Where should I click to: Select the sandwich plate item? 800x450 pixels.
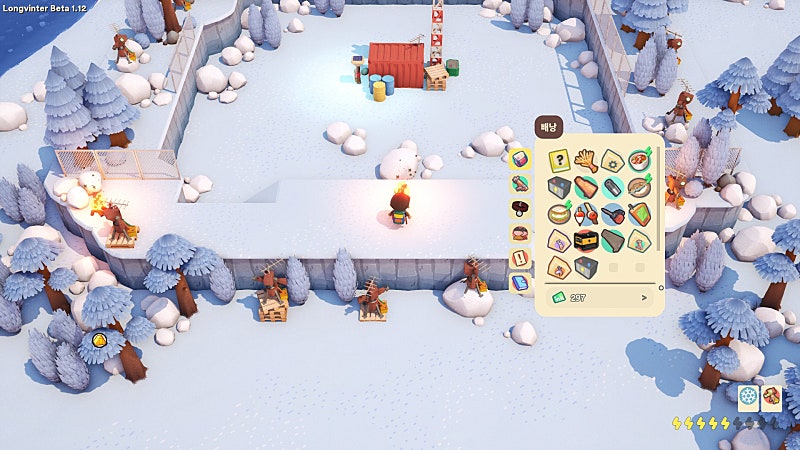(559, 214)
